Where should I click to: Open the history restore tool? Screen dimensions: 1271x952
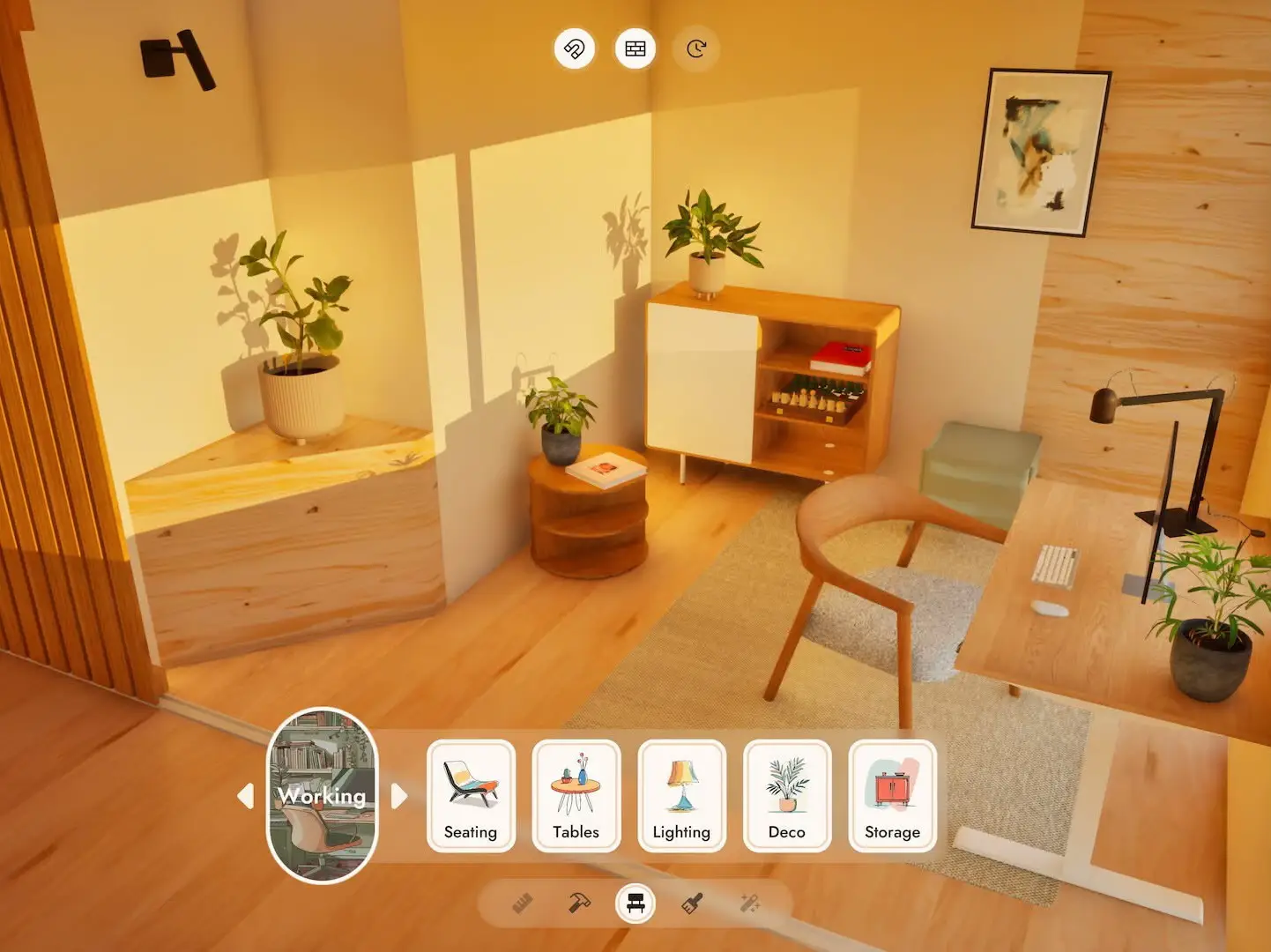pos(695,48)
